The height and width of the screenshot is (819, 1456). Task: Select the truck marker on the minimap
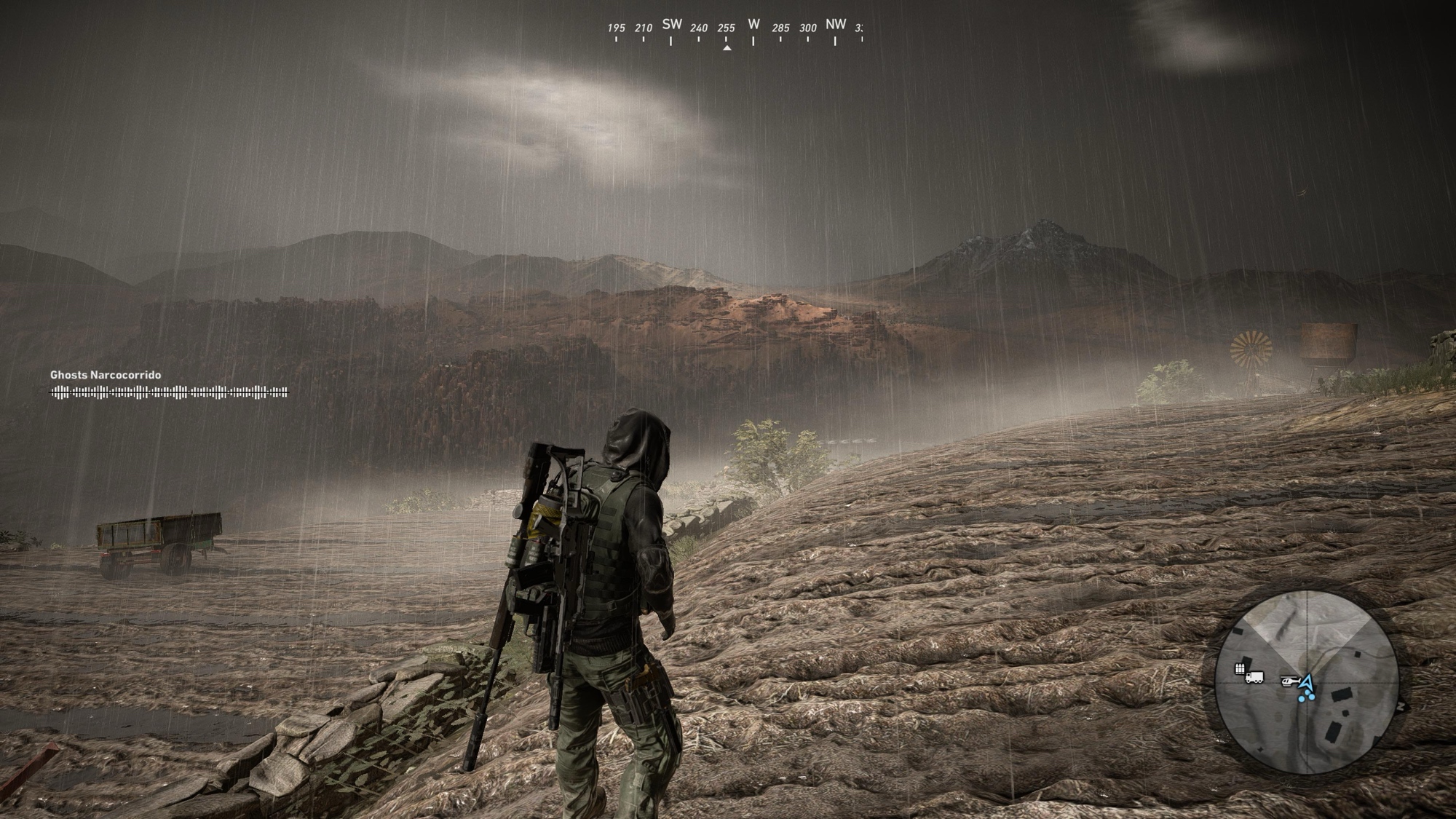pyautogui.click(x=1254, y=678)
